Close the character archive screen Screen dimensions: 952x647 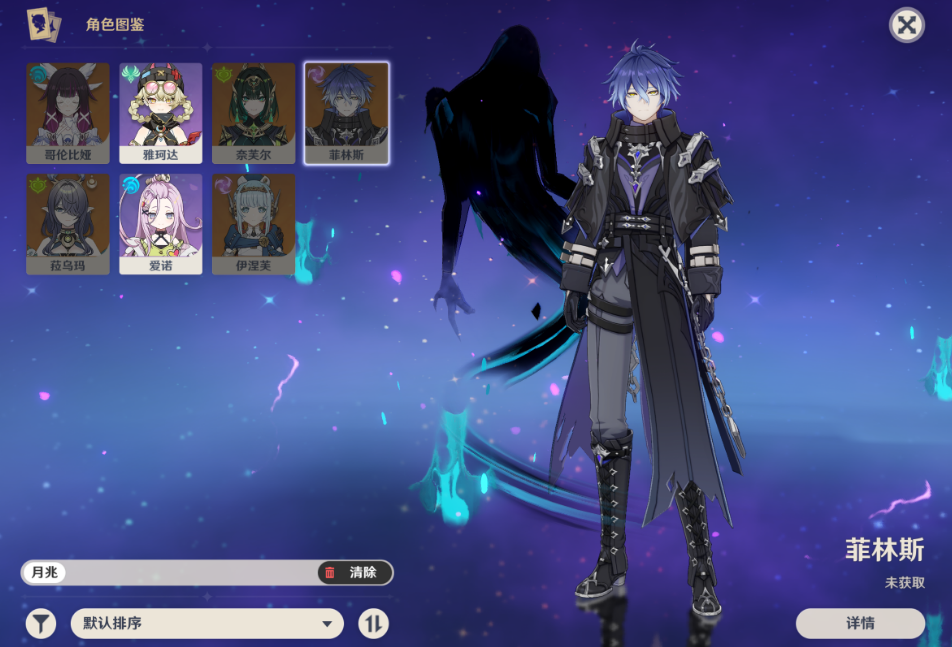[x=906, y=25]
